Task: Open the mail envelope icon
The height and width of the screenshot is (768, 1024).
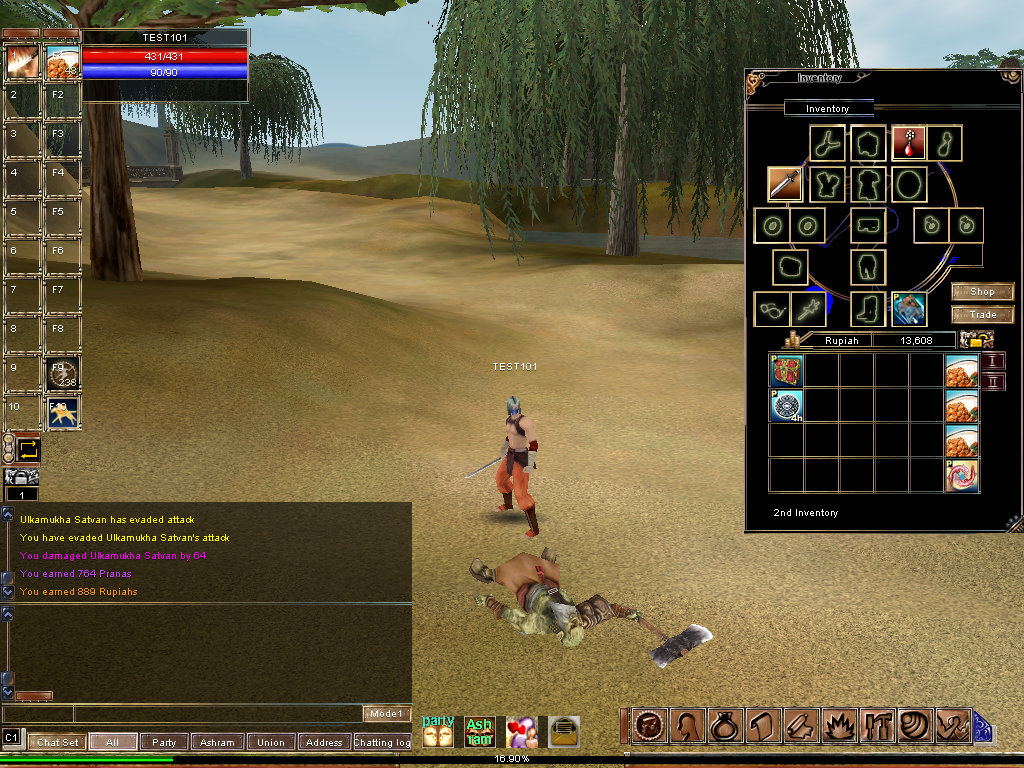Action: (564, 731)
